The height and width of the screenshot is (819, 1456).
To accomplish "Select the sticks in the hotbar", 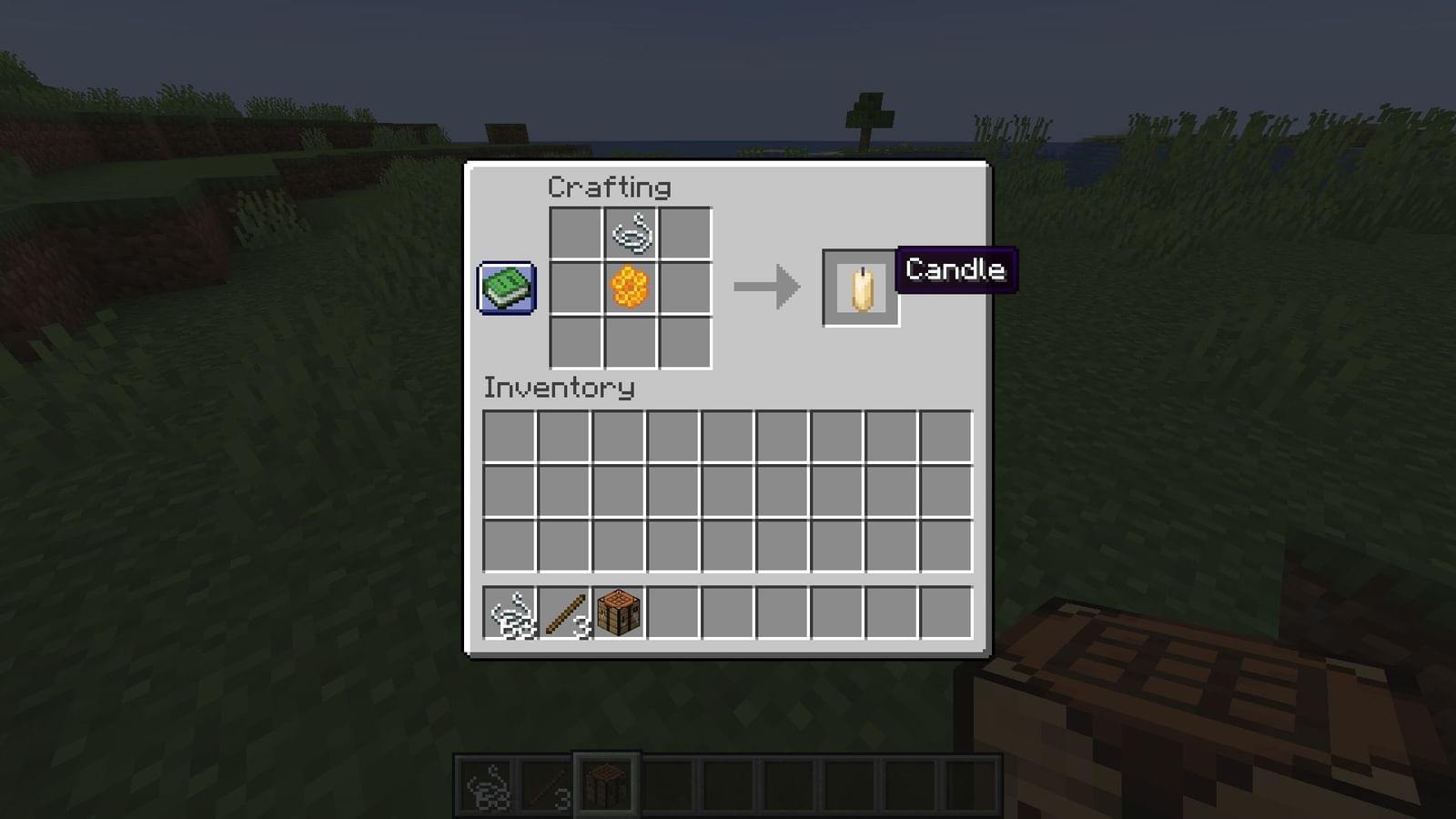I will [x=546, y=784].
